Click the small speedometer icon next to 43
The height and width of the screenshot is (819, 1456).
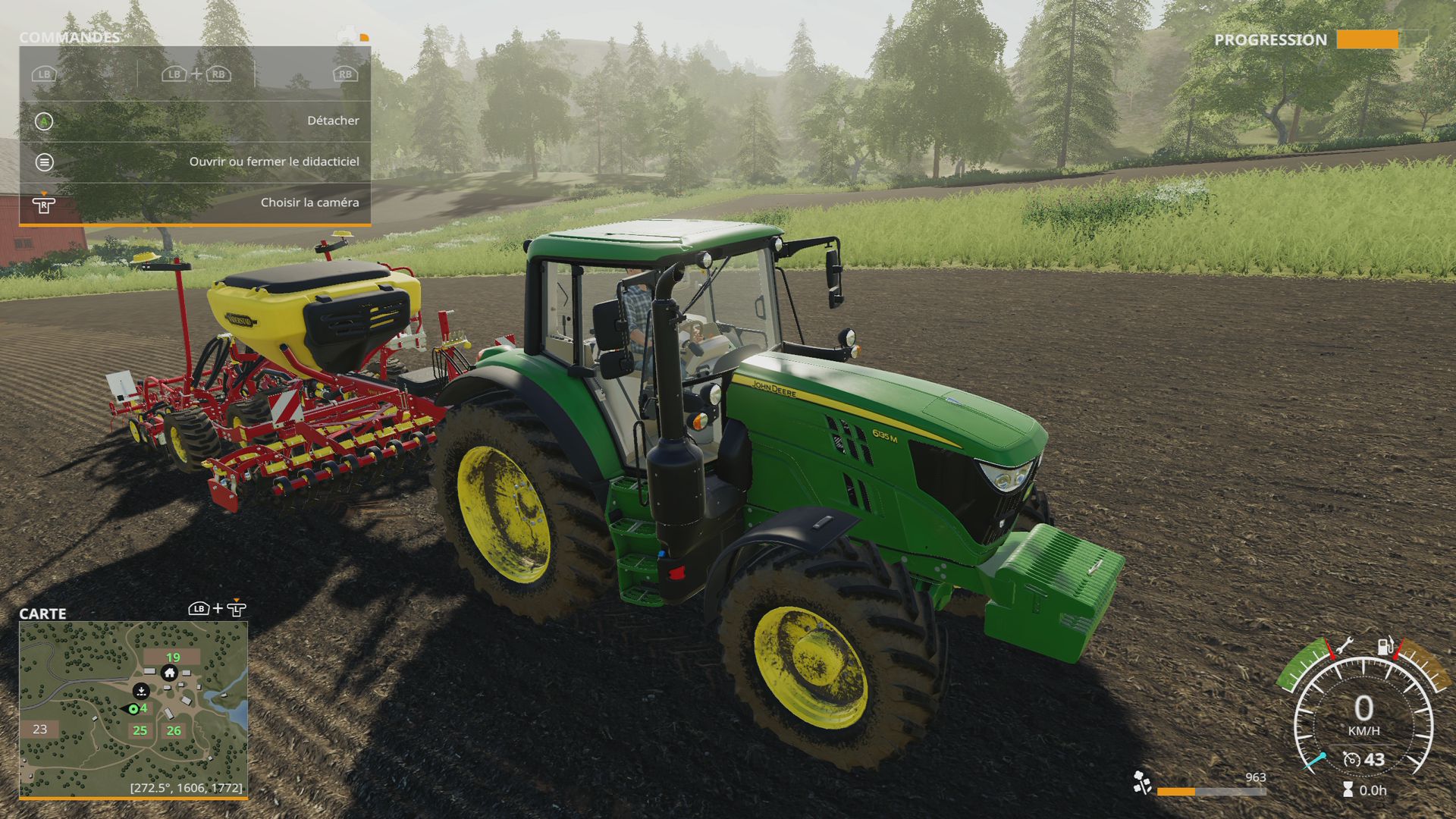tap(1351, 759)
